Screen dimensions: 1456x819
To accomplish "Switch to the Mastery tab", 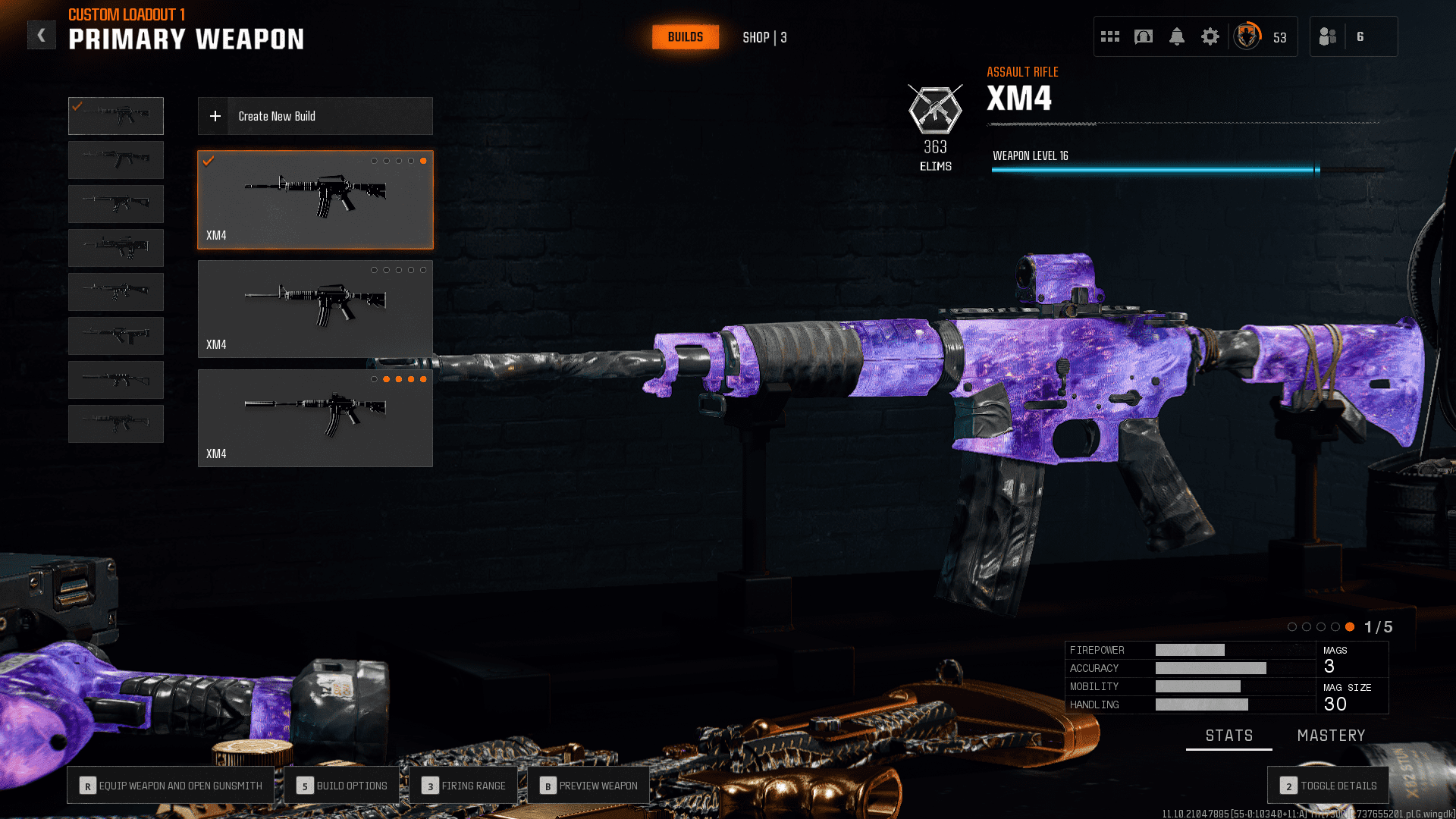I will pos(1331,736).
